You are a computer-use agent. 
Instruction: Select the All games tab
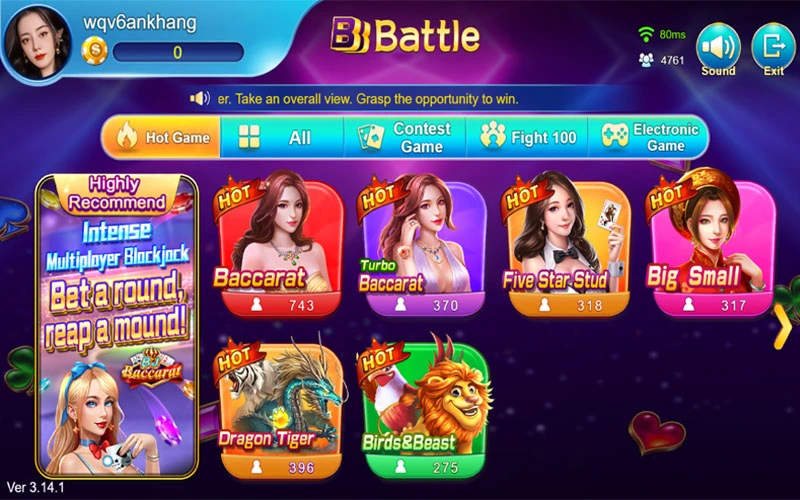(x=282, y=138)
